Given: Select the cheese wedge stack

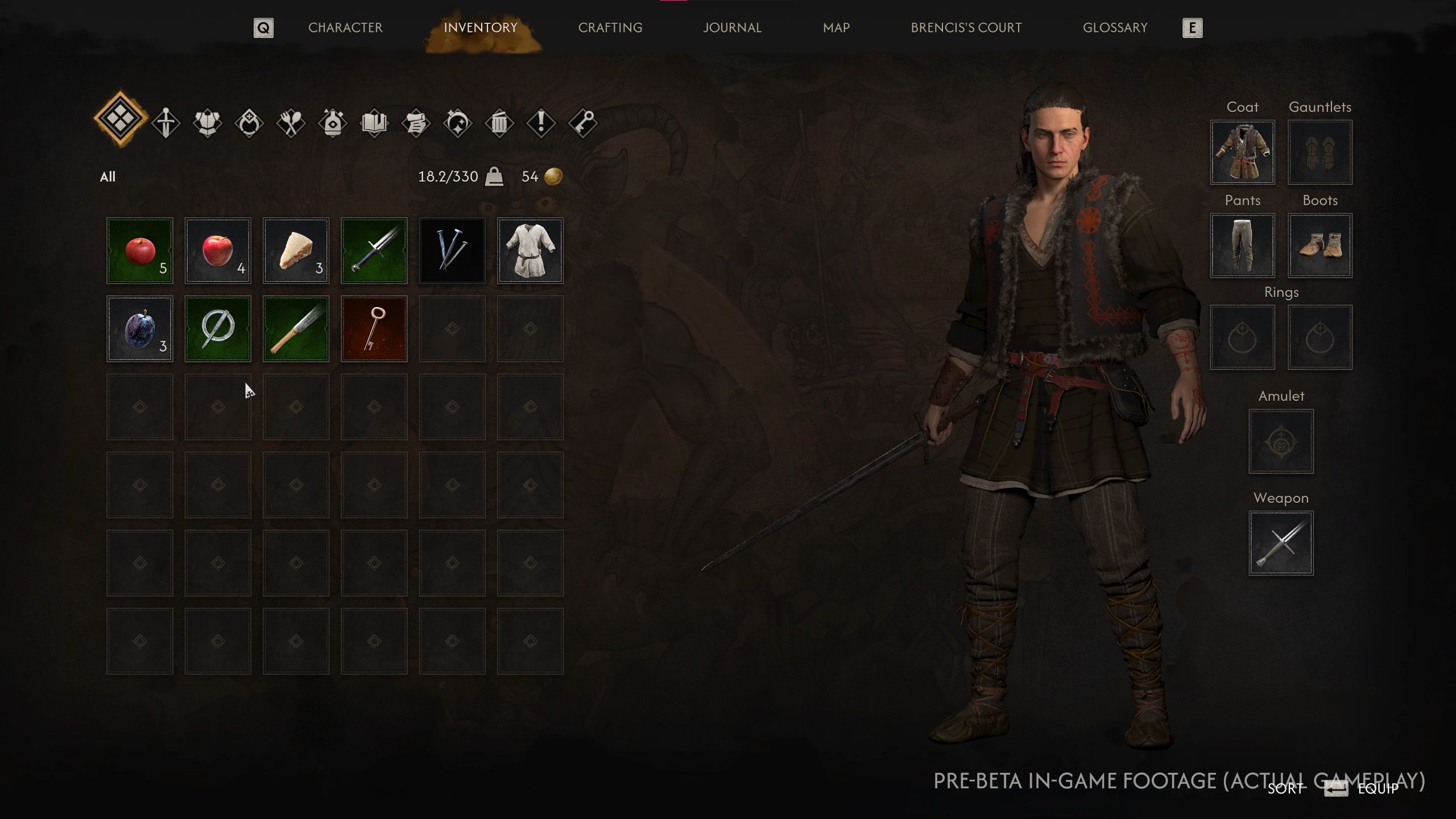Looking at the screenshot, I should tap(296, 250).
